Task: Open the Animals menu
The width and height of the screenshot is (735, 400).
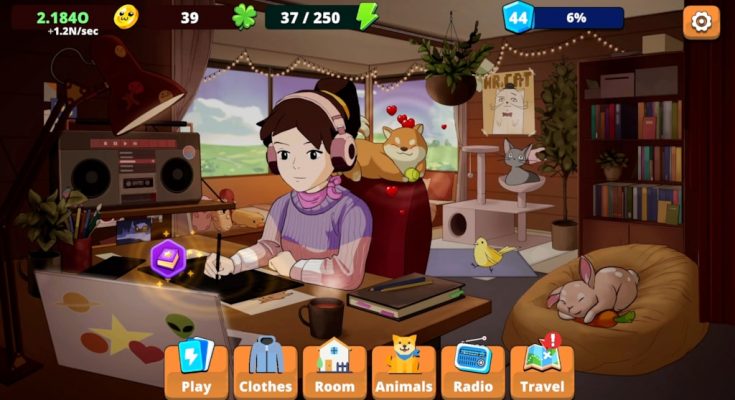Action: coord(403,370)
